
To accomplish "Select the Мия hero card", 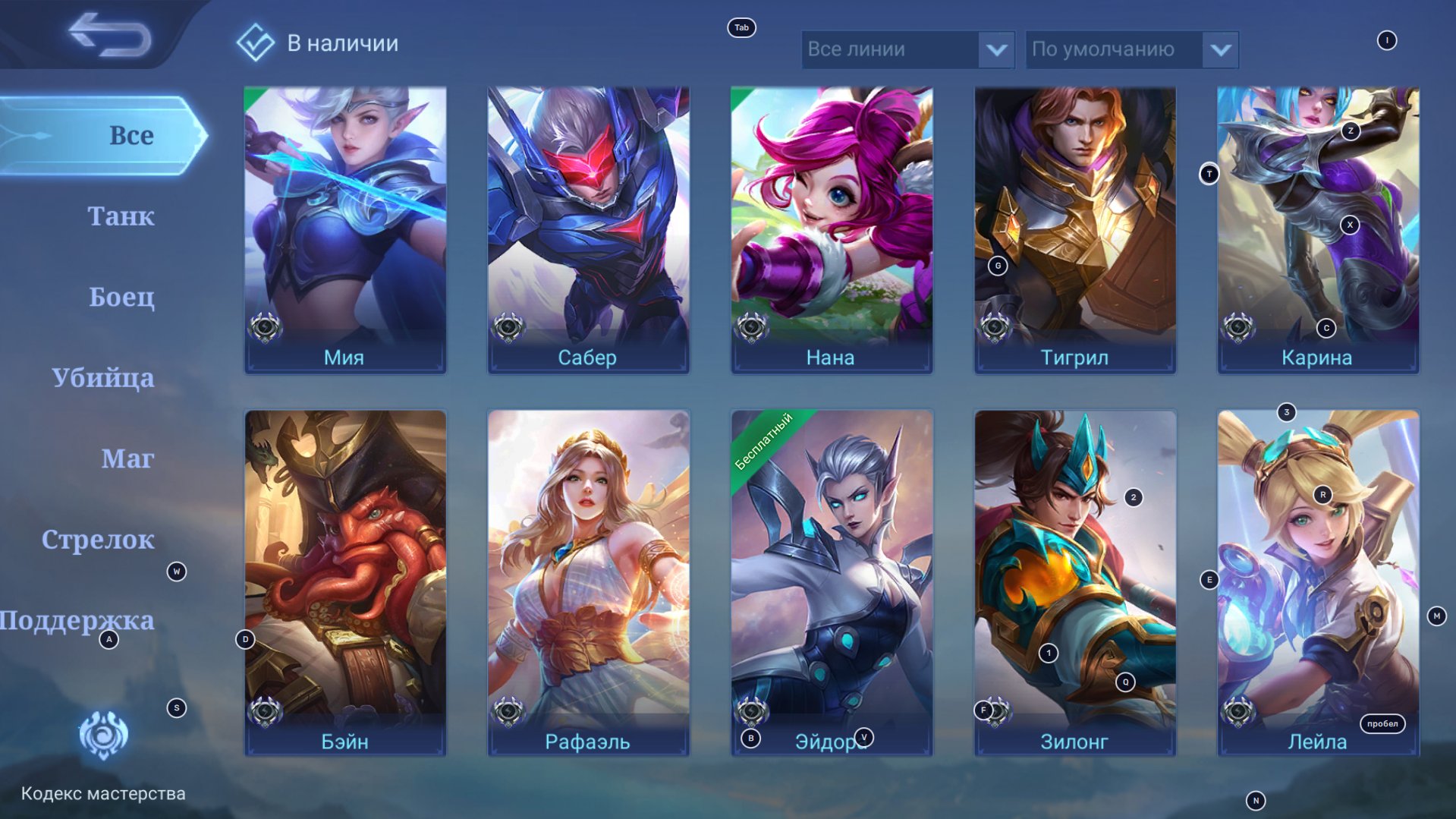I will [x=345, y=229].
